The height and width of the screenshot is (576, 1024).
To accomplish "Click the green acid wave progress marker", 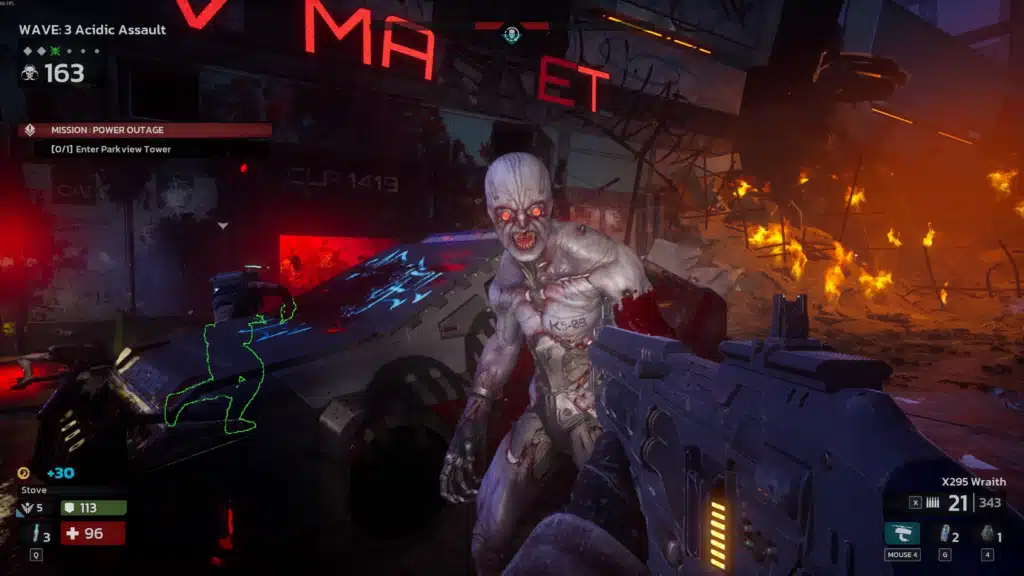I will [57, 50].
